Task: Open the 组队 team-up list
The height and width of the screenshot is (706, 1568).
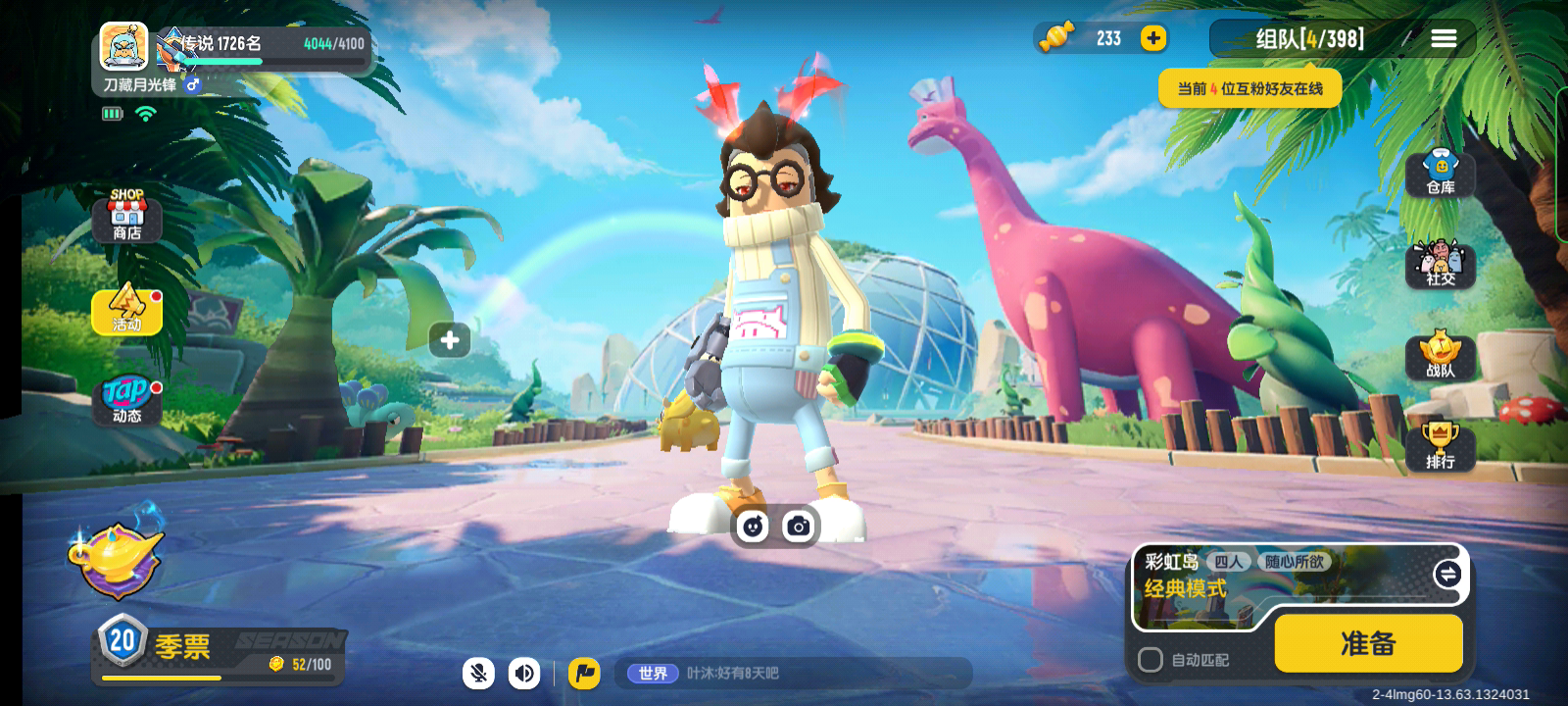Action: point(1309,39)
